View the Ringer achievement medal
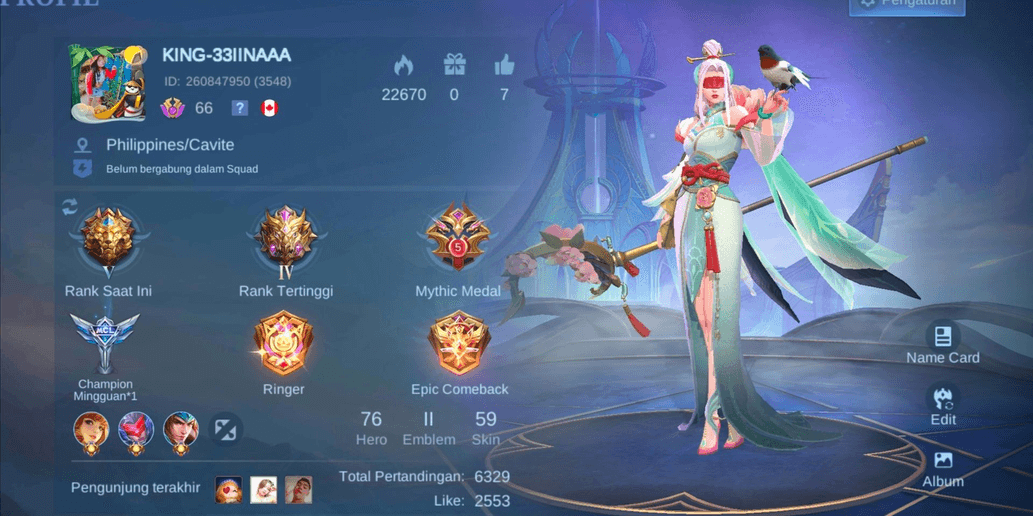Viewport: 1033px width, 516px height. pos(284,343)
